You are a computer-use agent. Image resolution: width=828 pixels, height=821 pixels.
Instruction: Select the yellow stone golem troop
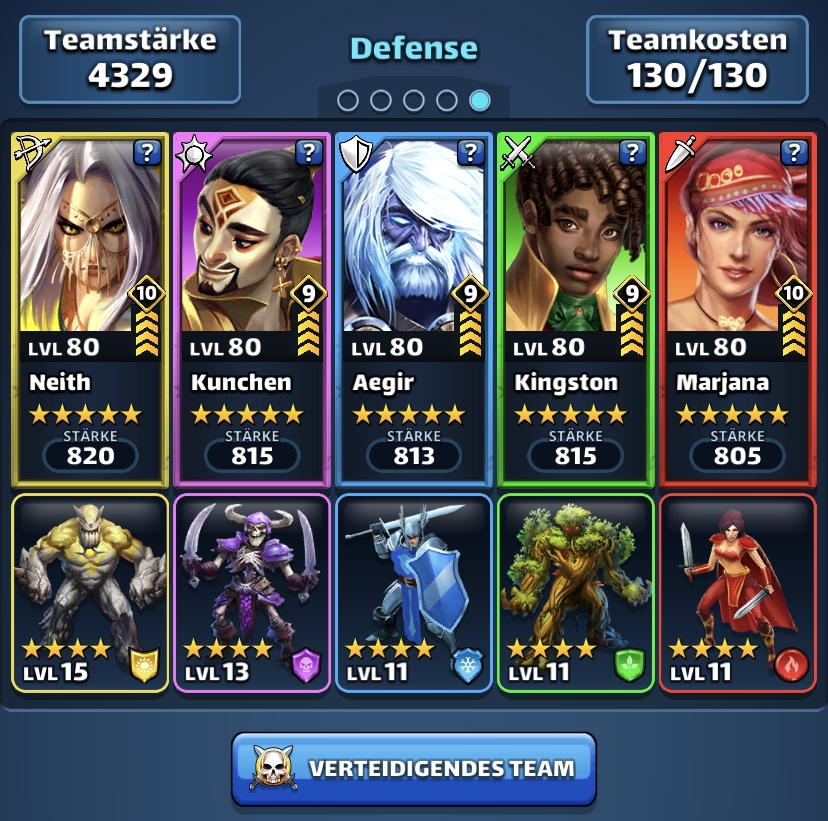(x=90, y=593)
